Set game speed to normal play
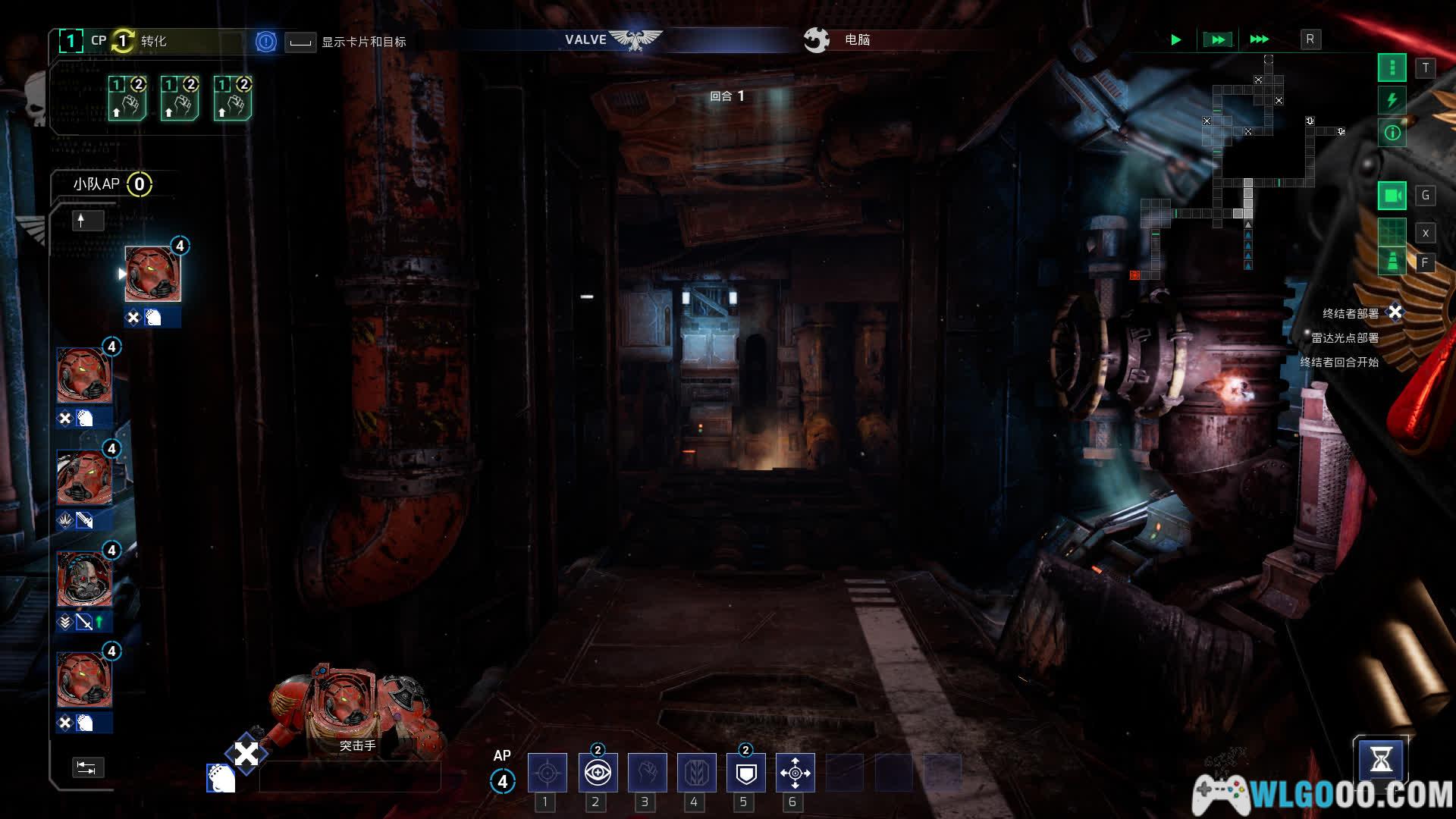The height and width of the screenshot is (819, 1456). click(x=1175, y=39)
